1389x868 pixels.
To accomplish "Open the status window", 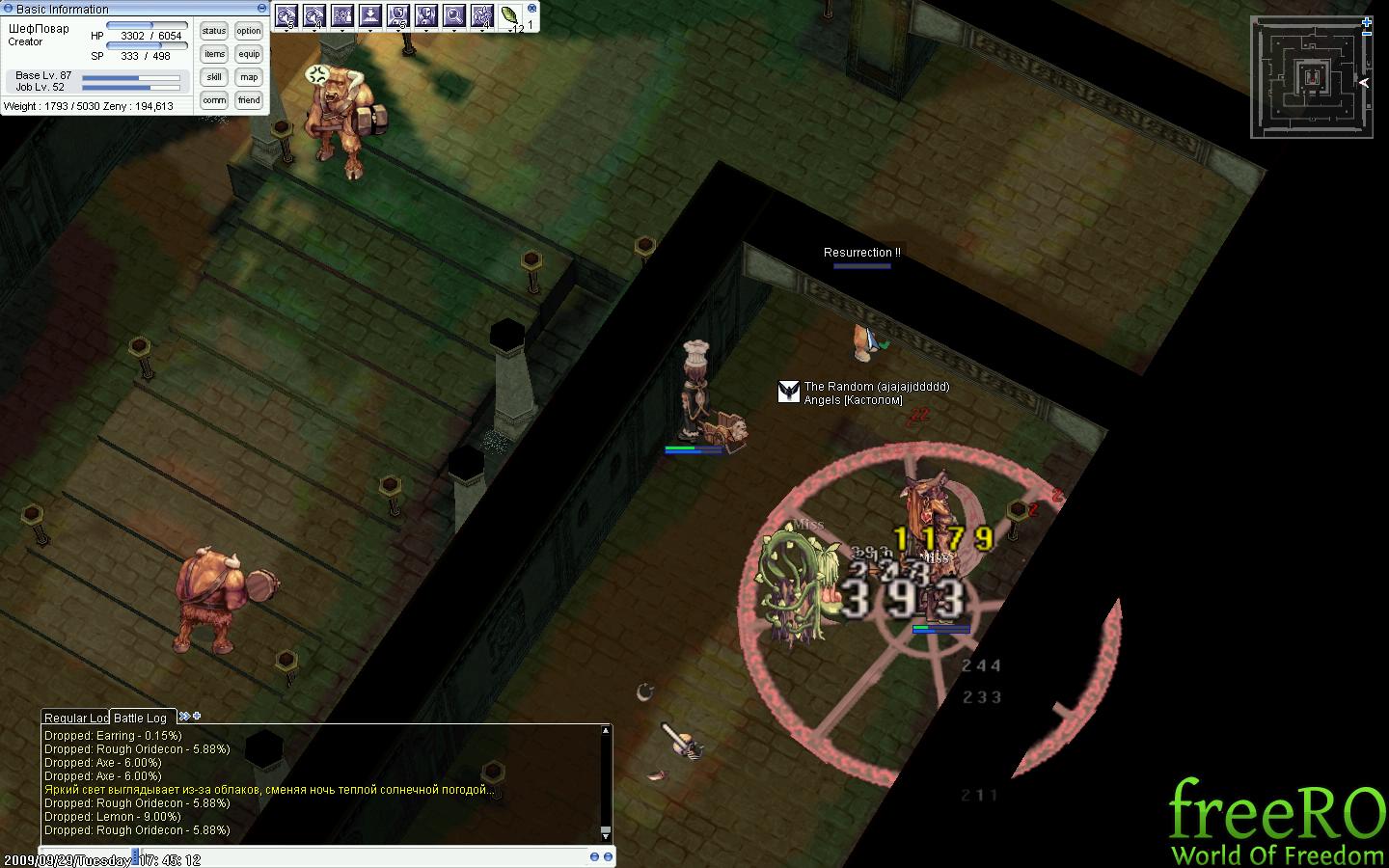I will click(x=214, y=31).
